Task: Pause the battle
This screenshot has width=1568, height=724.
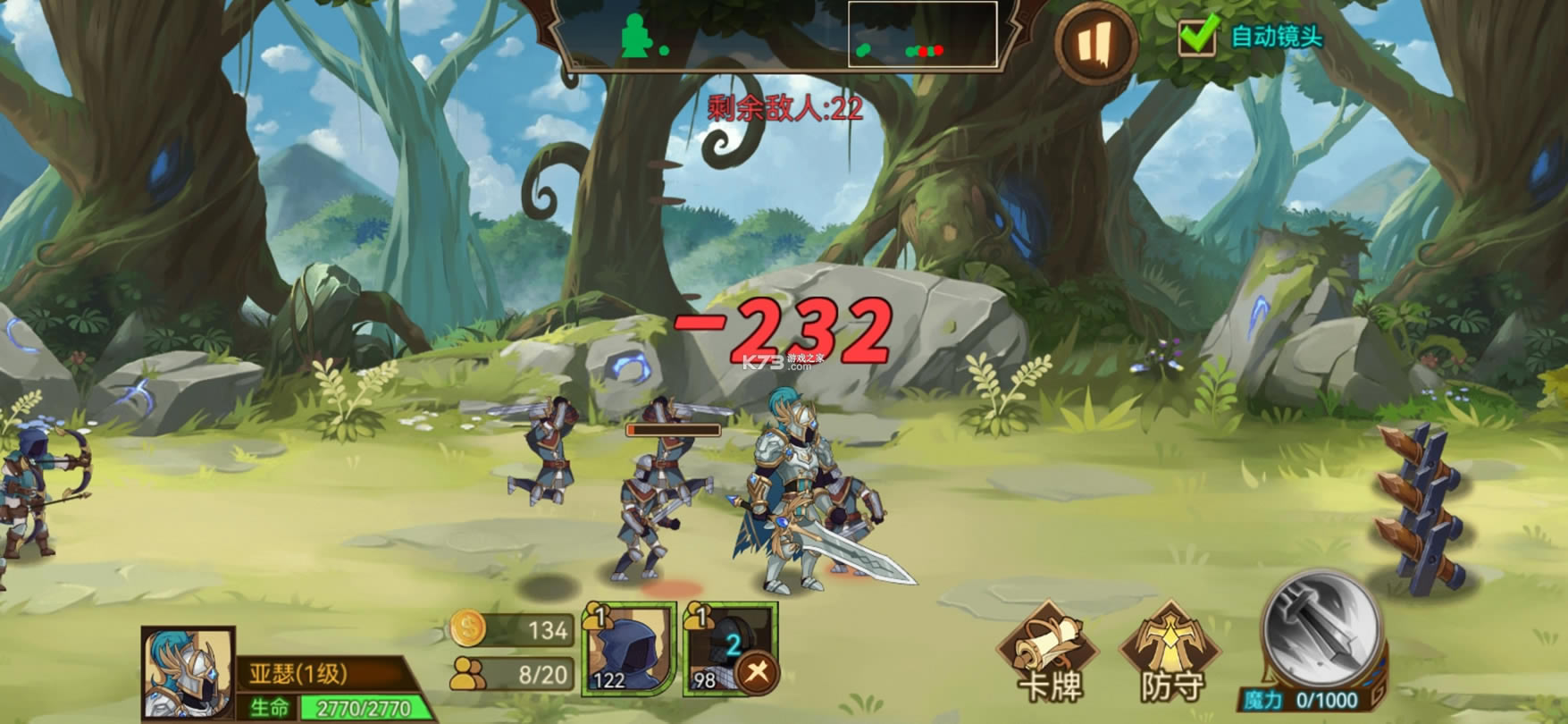Action: pos(1095,43)
